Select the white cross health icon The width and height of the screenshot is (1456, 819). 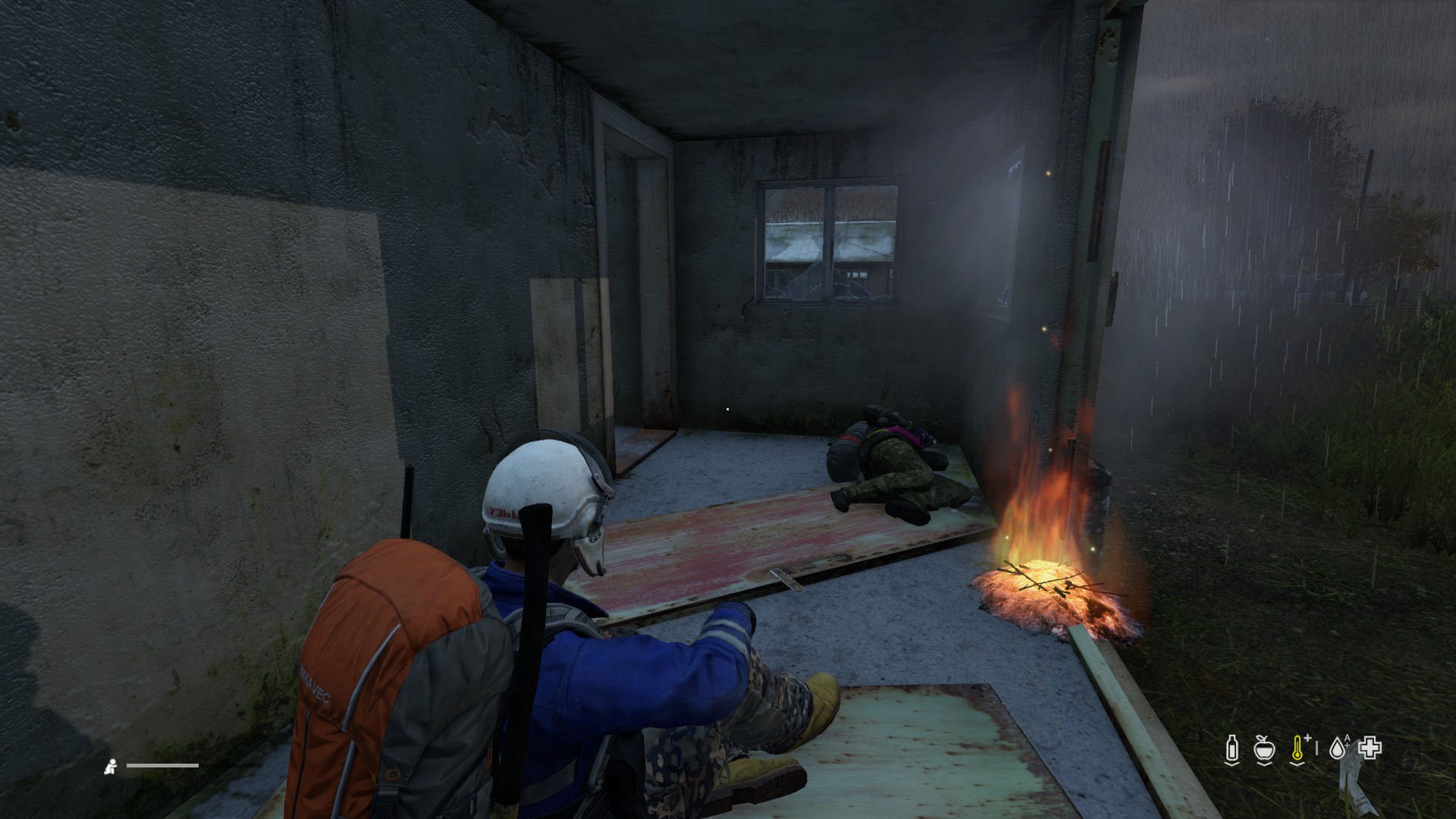click(x=1370, y=748)
